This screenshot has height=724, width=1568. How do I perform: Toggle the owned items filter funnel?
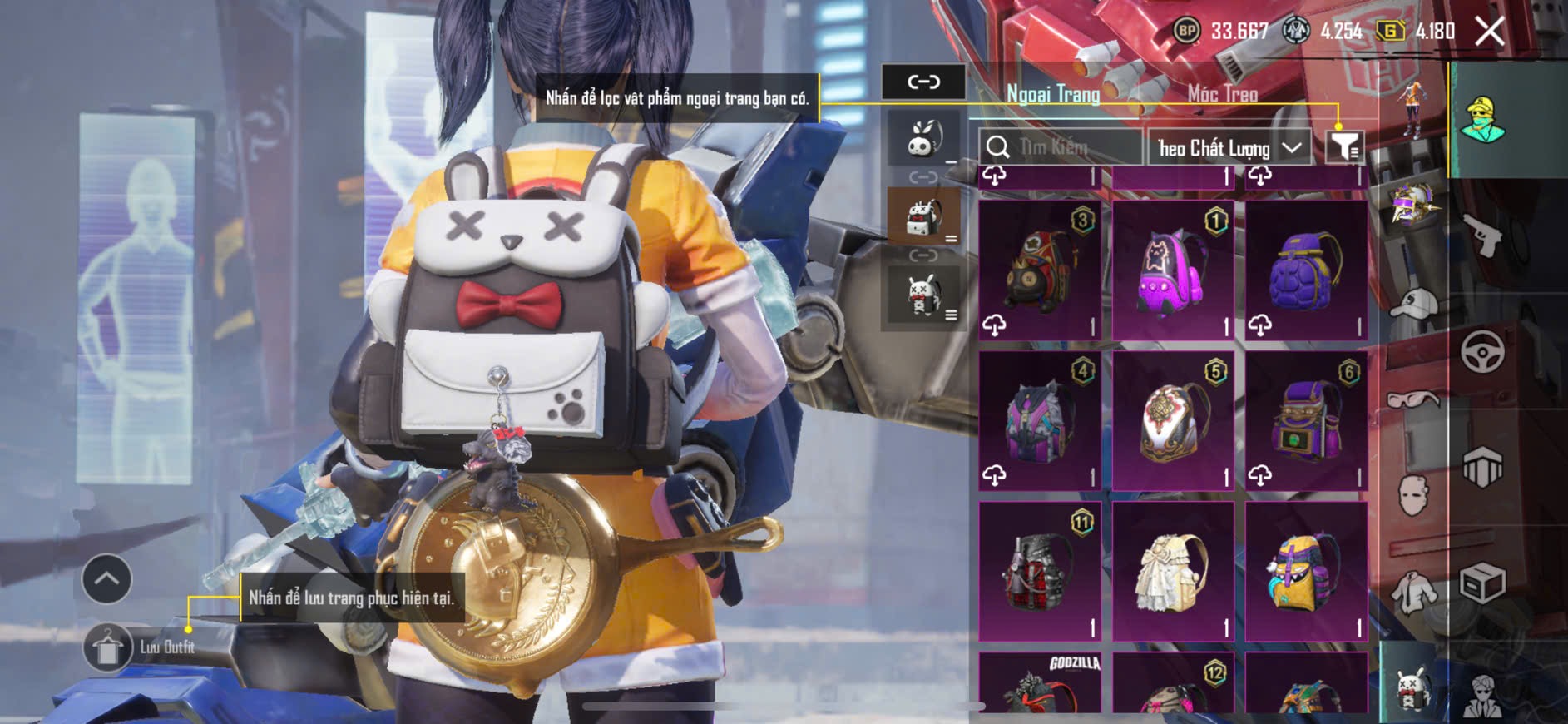[1343, 146]
